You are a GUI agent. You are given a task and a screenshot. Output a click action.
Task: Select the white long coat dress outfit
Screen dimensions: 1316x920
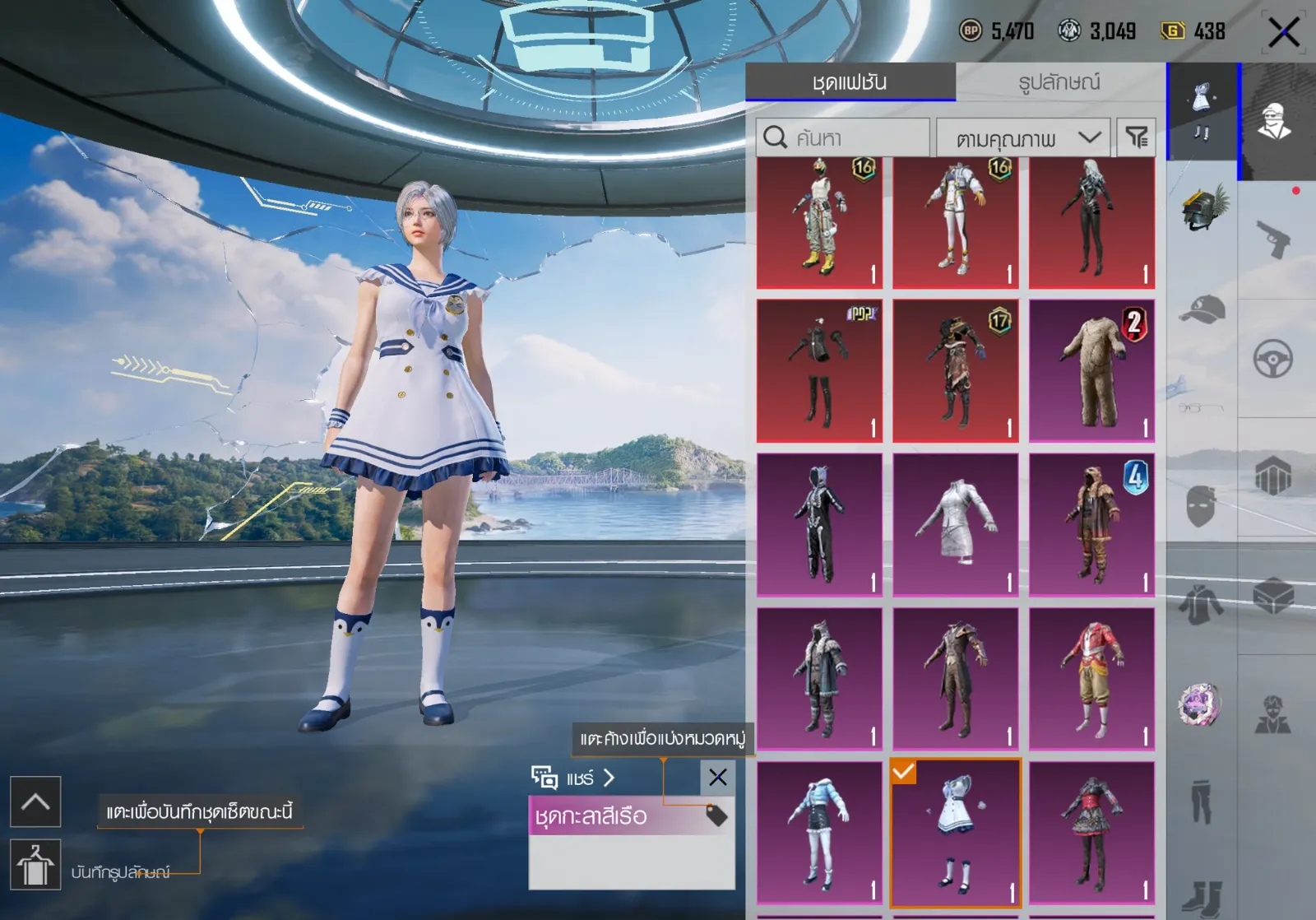956,524
